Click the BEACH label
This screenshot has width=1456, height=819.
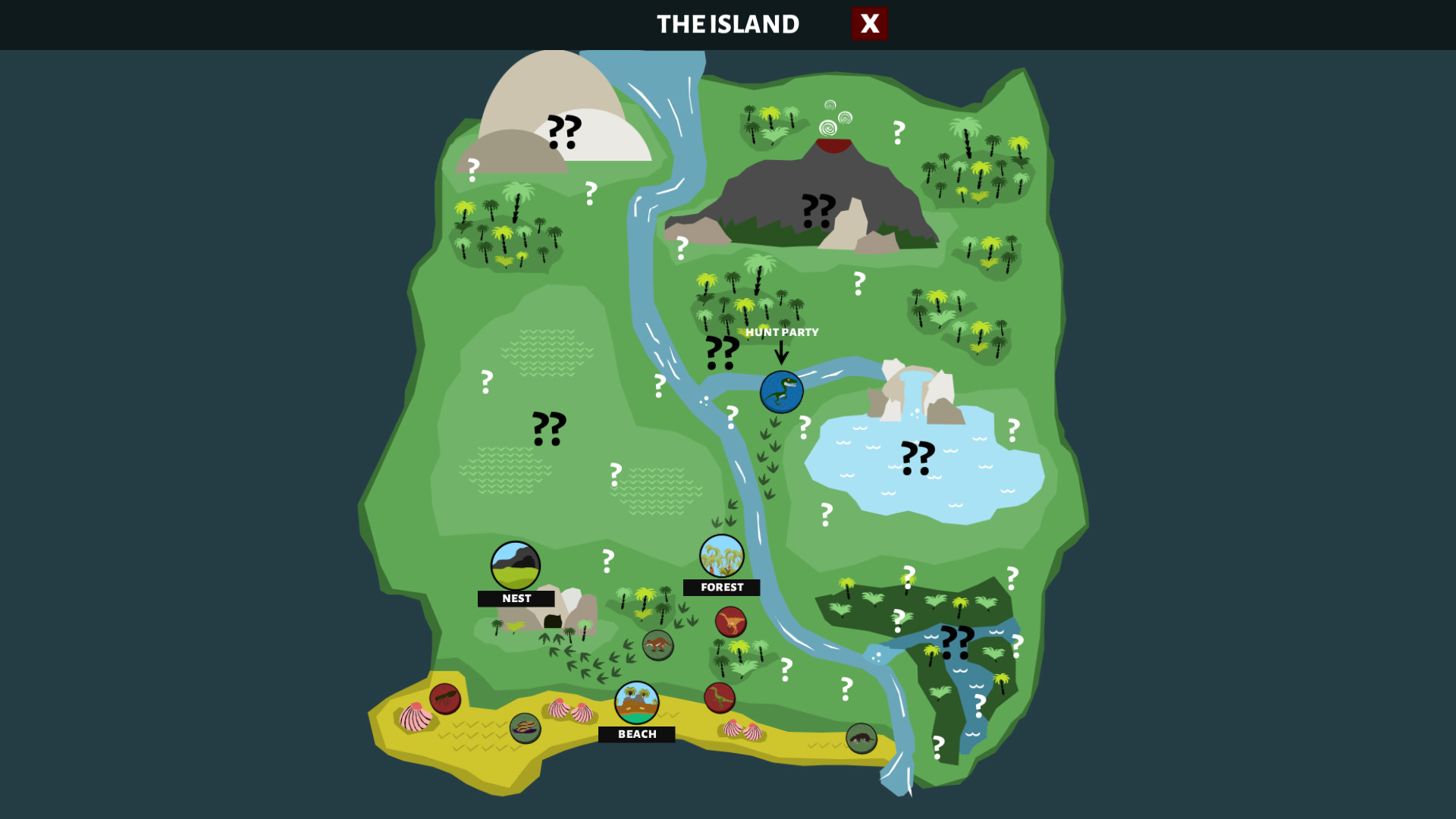click(x=637, y=733)
